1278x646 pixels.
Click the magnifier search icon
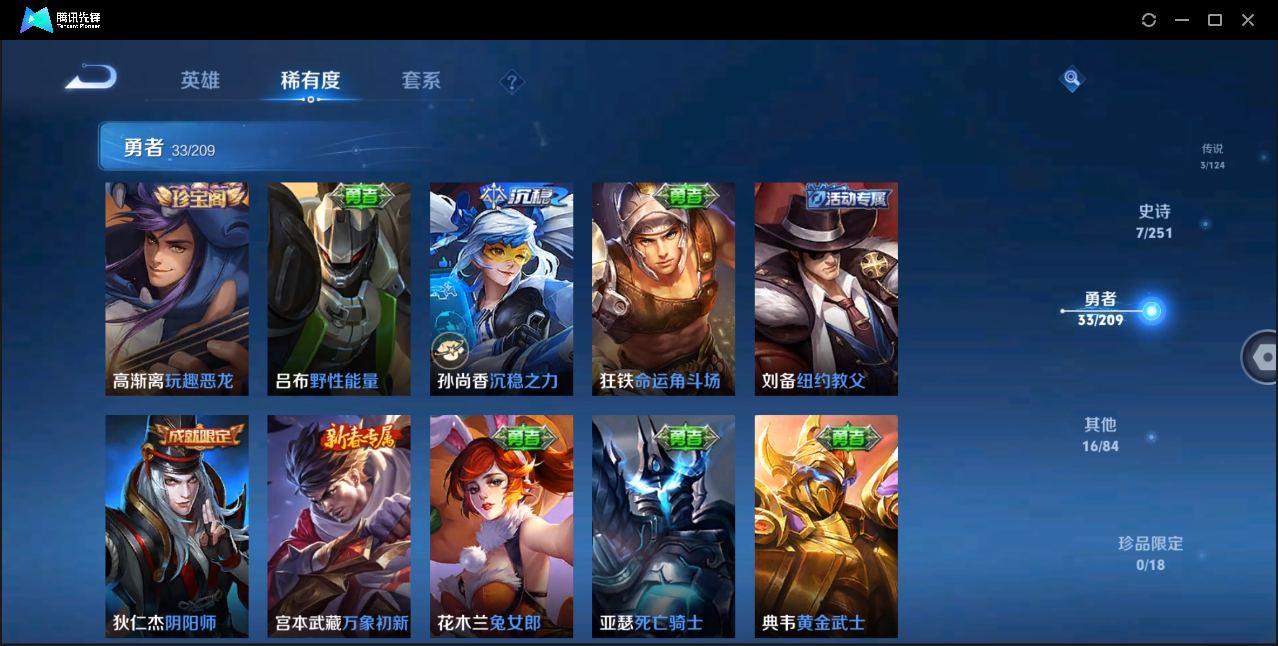point(1071,78)
